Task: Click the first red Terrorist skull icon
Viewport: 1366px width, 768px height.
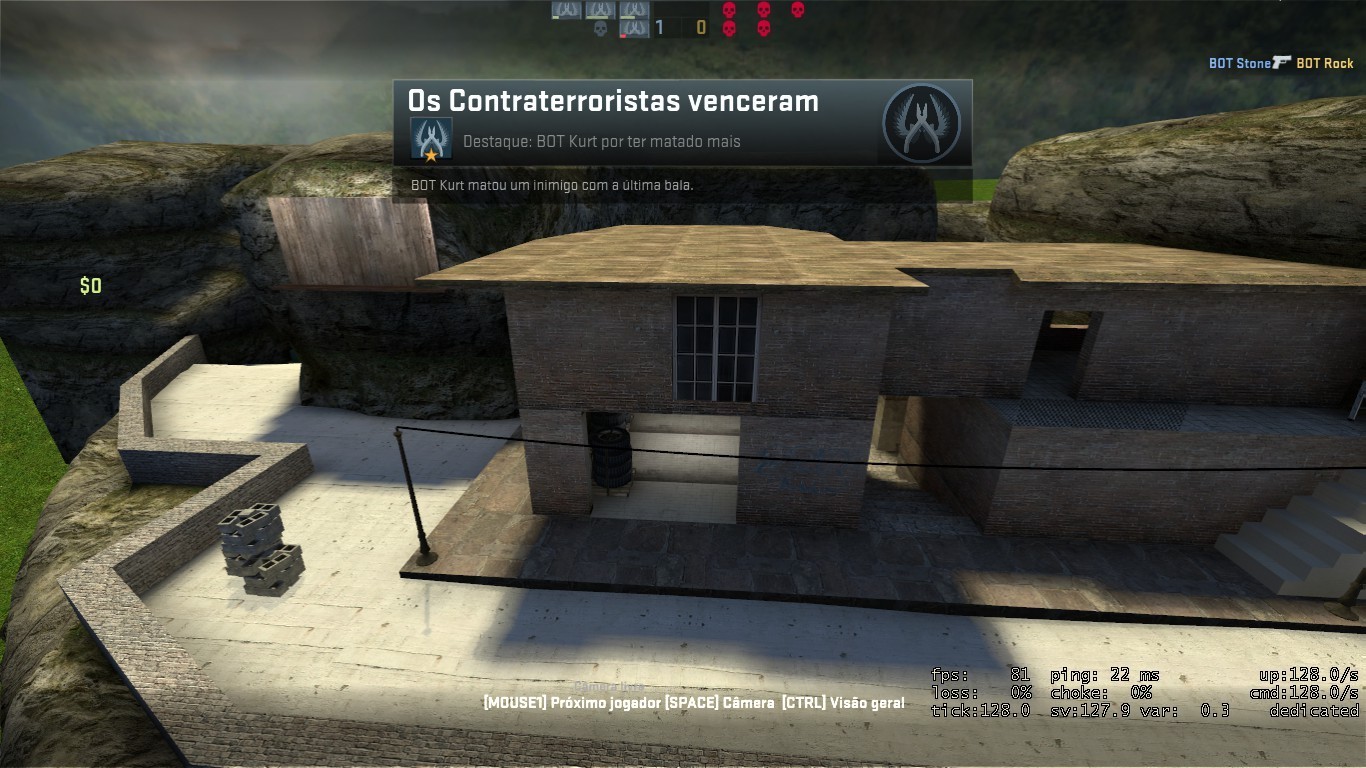Action: (x=730, y=10)
